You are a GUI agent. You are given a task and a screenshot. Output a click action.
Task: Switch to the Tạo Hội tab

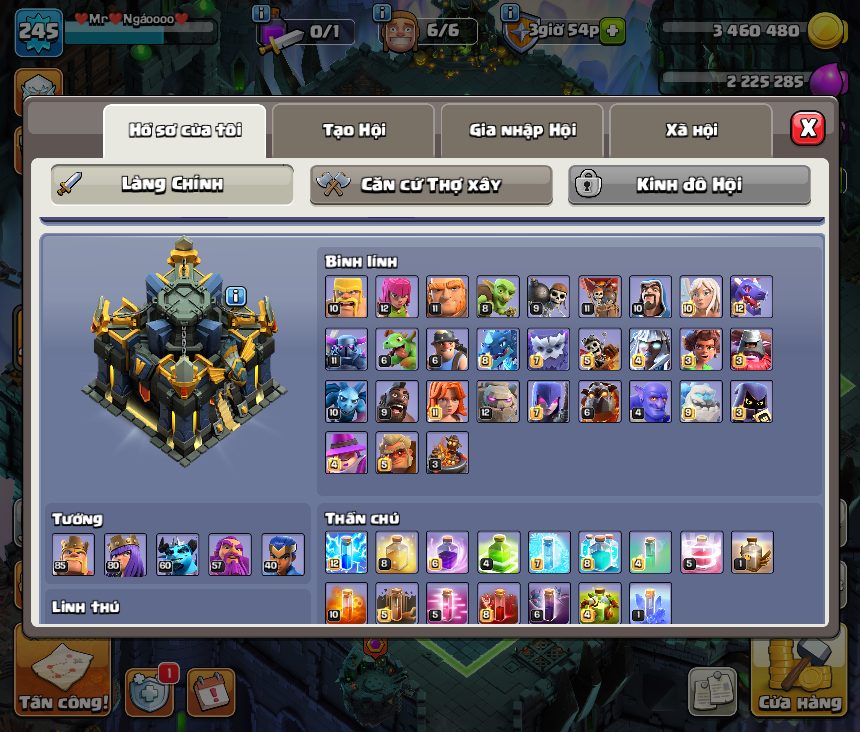click(x=354, y=130)
